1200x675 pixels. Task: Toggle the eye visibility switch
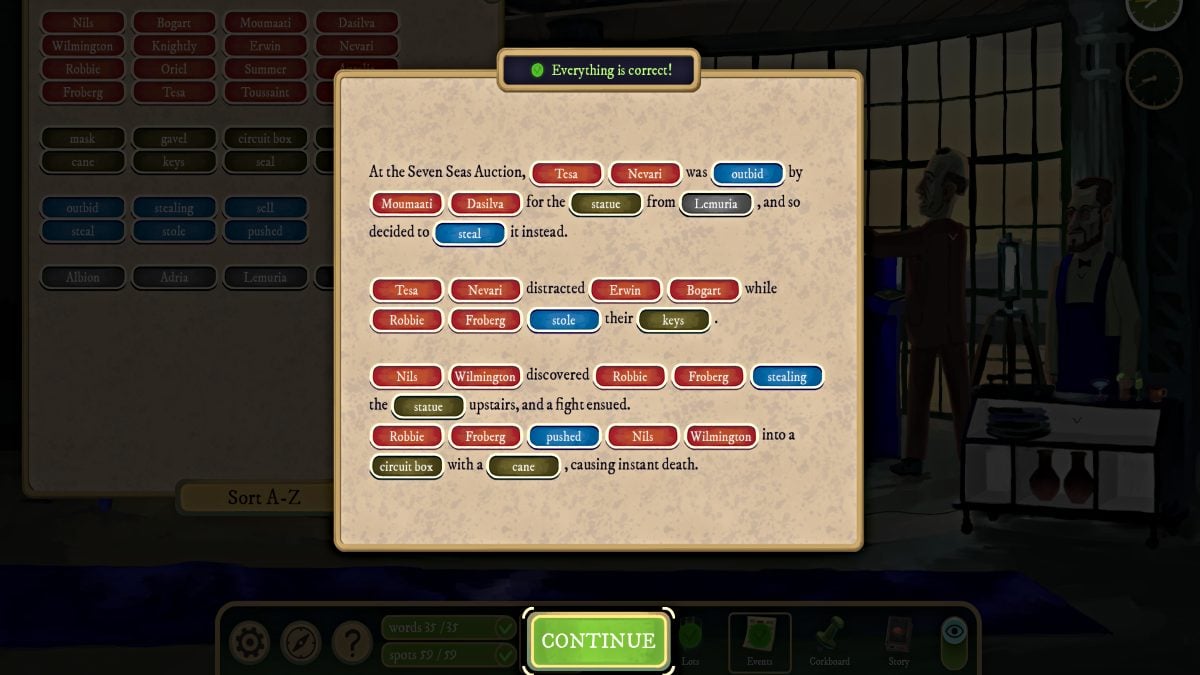tap(954, 642)
